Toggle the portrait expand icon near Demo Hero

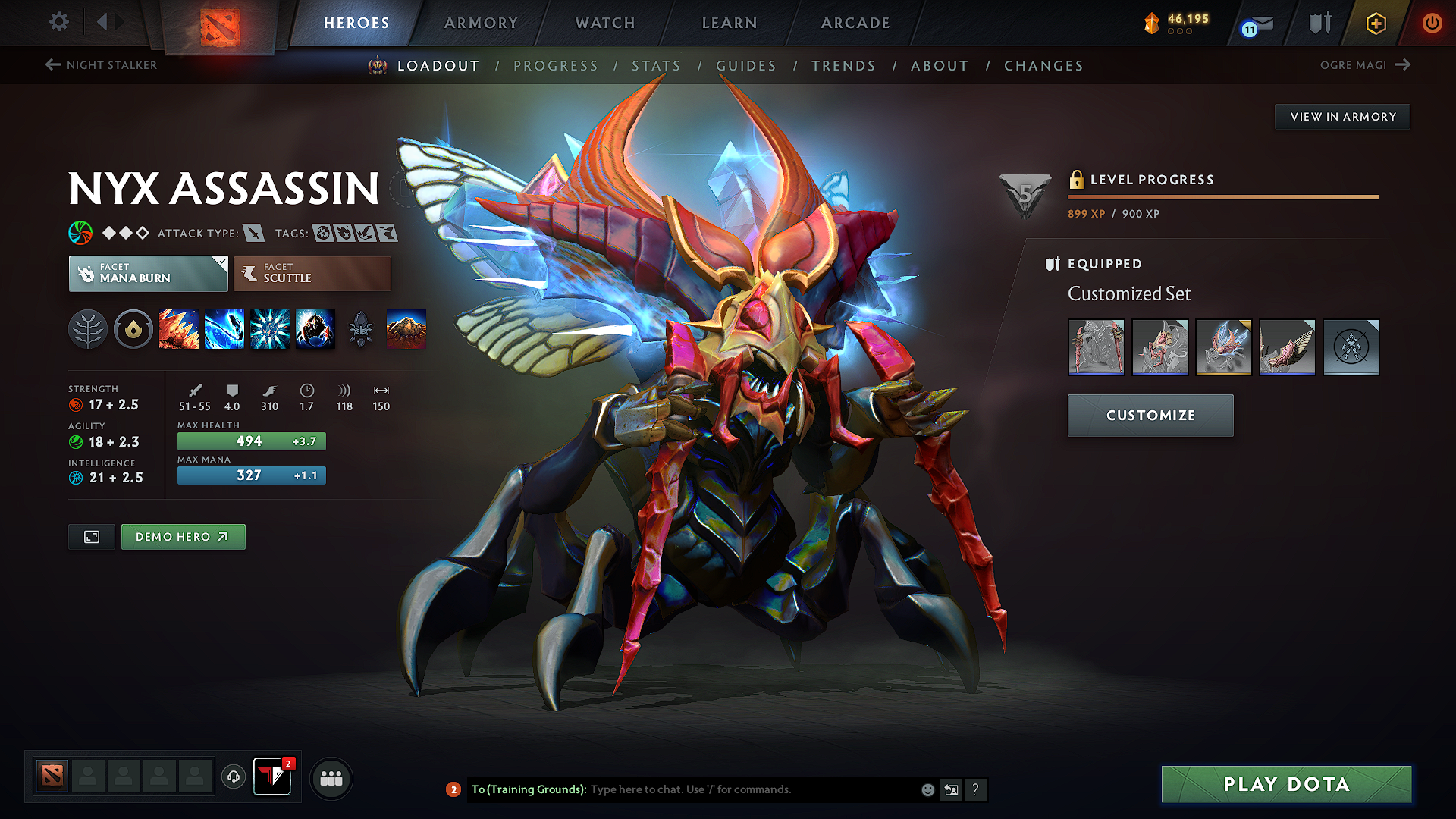[x=91, y=536]
